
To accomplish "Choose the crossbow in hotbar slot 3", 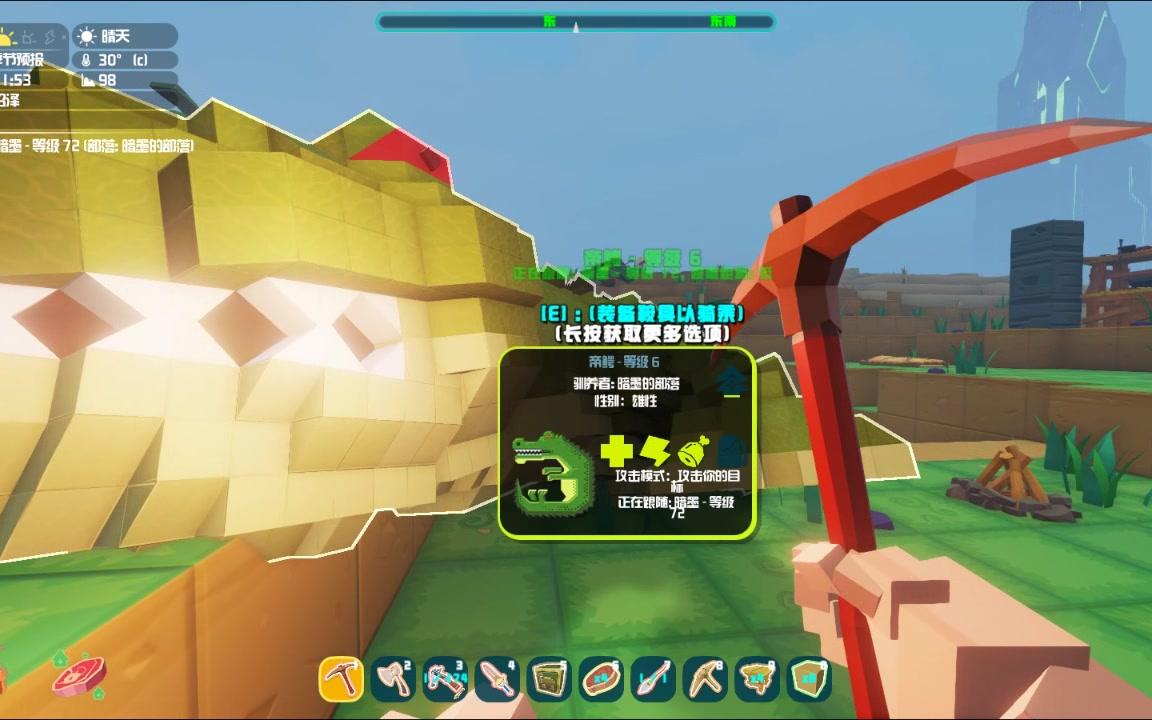I will click(445, 678).
